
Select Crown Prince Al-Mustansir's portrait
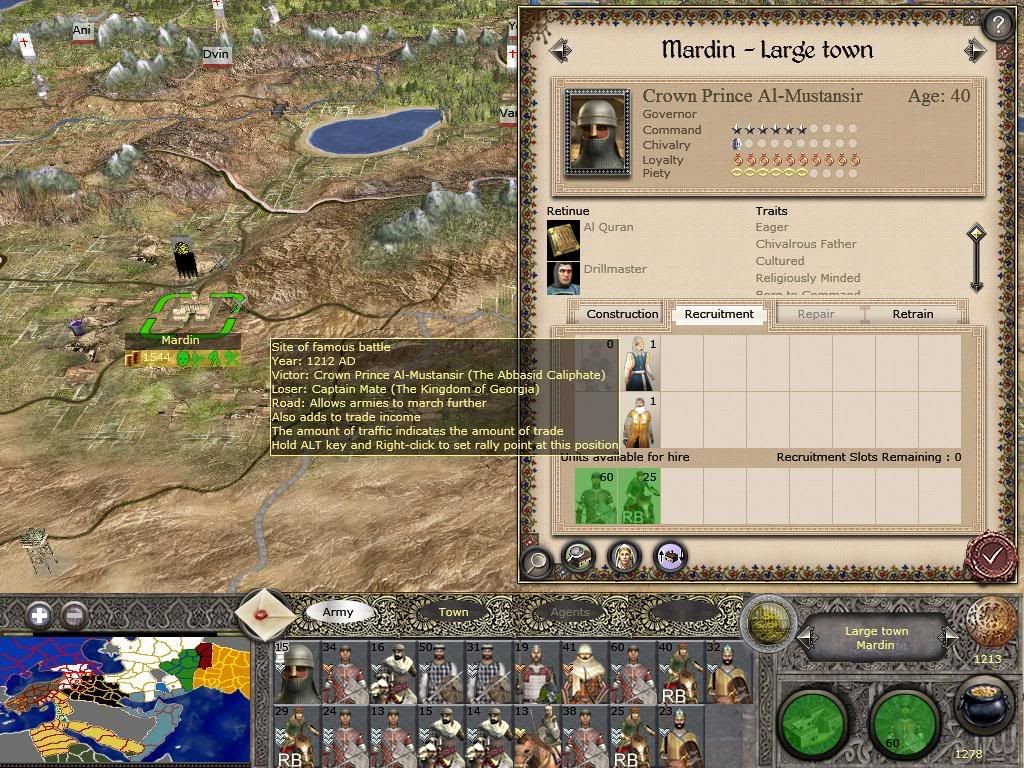click(597, 132)
